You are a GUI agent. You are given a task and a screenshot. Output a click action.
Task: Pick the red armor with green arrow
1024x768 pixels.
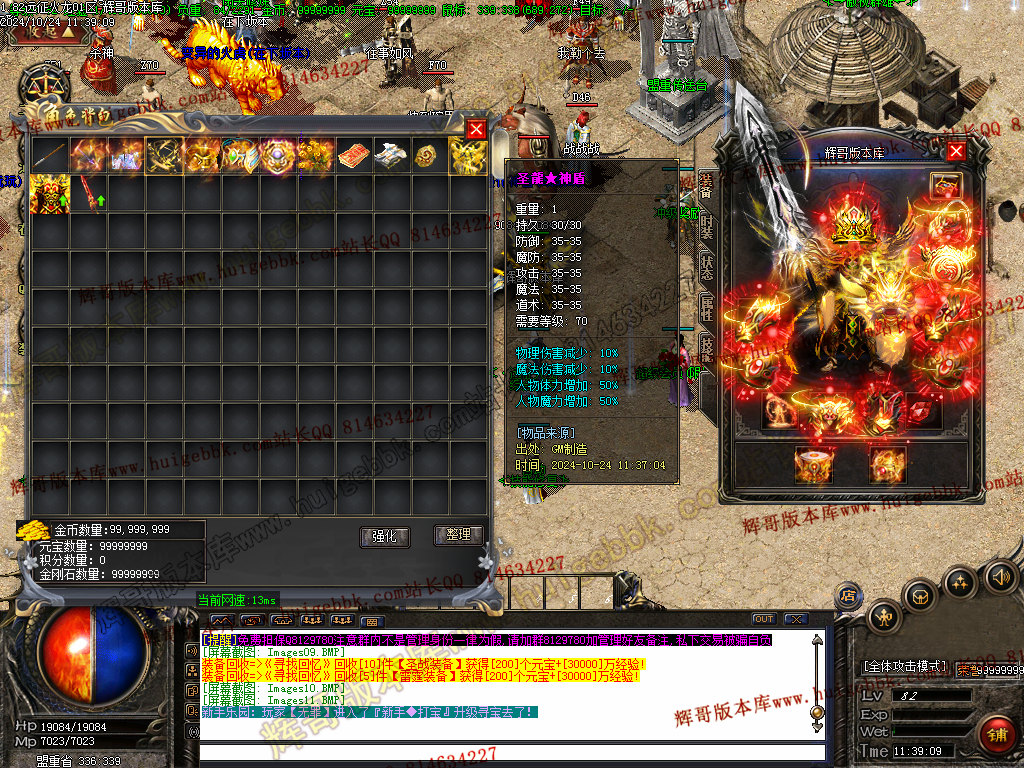(x=49, y=194)
